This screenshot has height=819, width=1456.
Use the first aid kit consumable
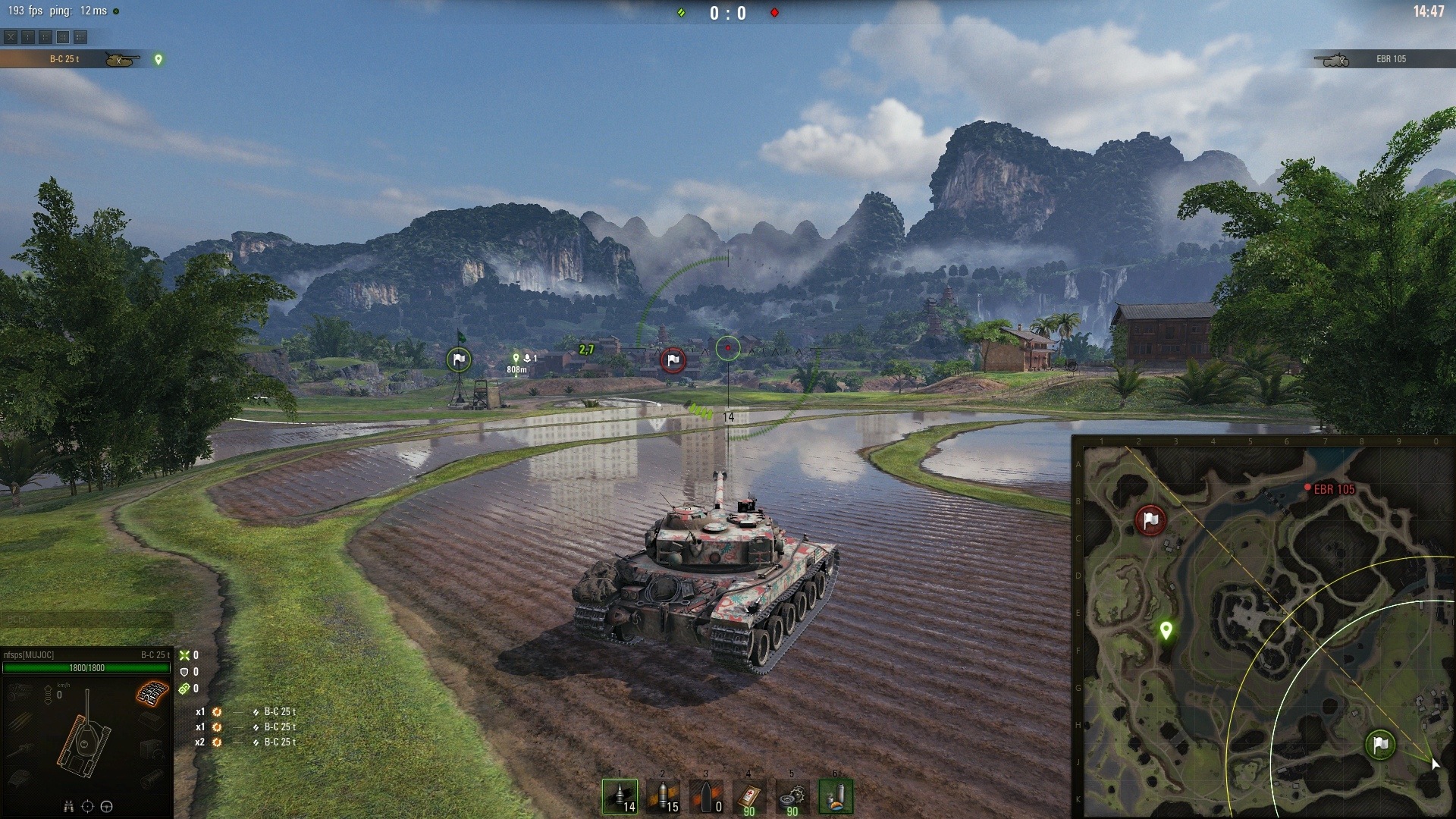749,797
